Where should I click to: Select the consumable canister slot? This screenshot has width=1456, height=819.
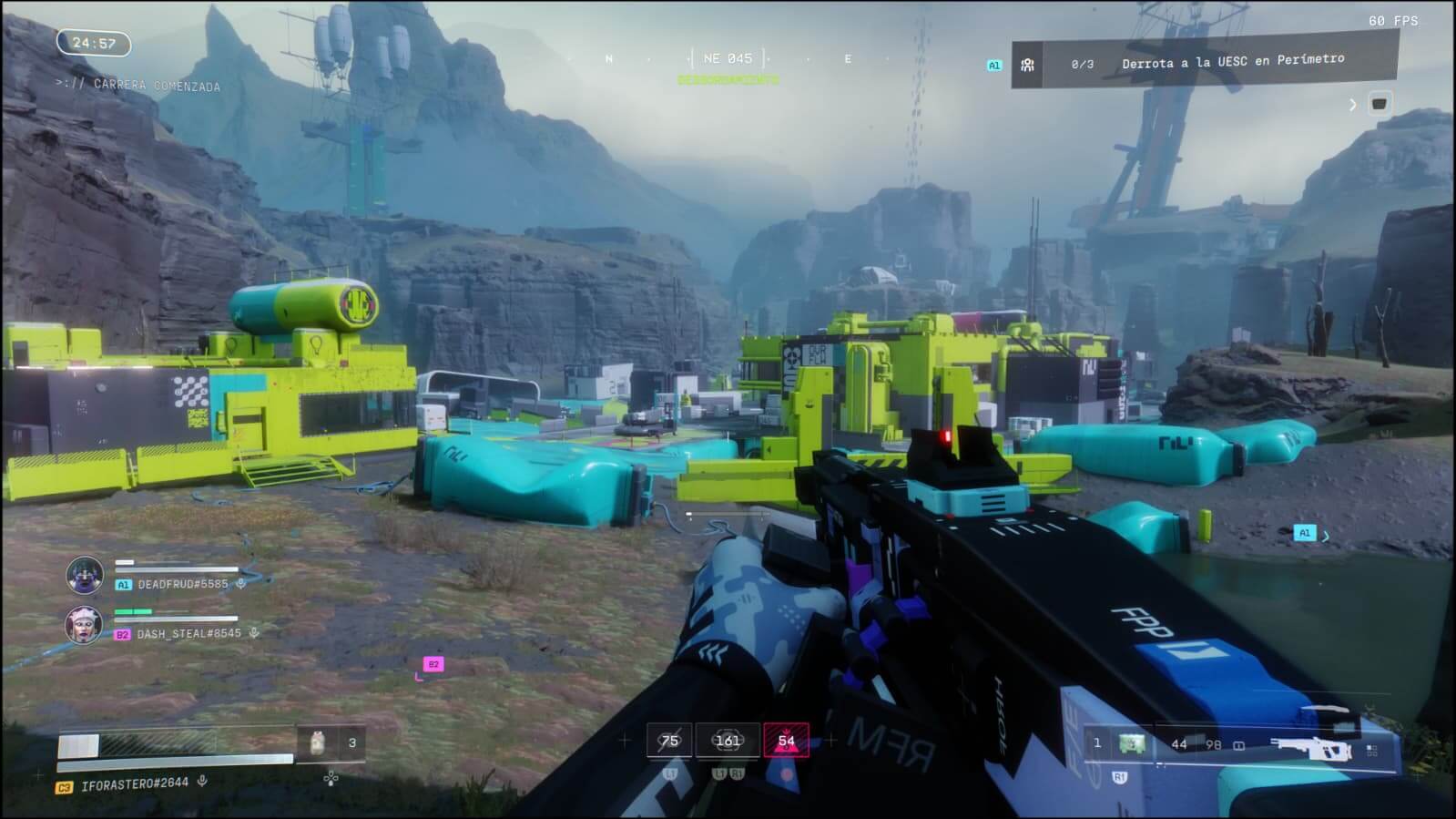coord(317,742)
